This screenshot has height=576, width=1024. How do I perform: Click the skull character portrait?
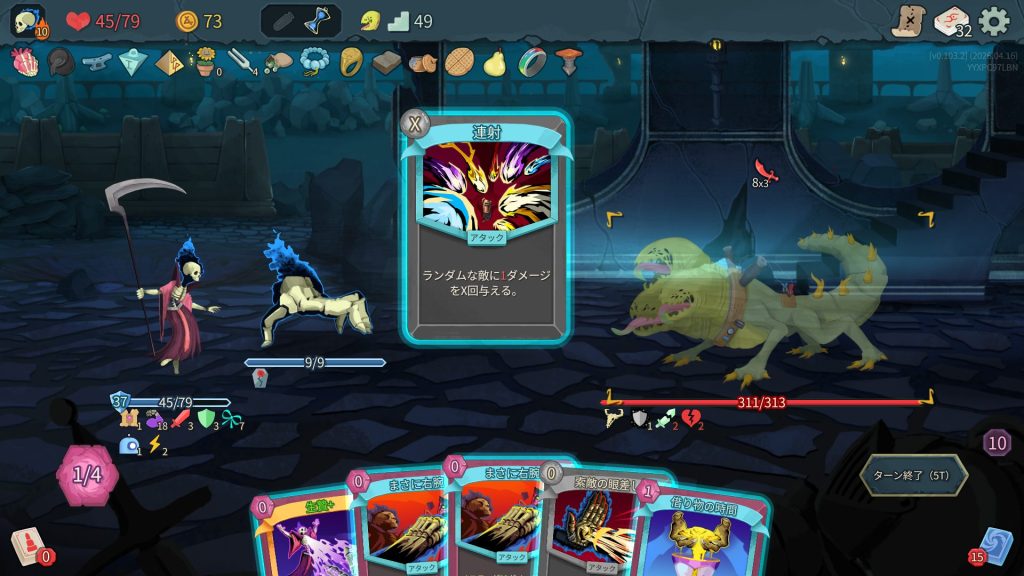coord(27,21)
